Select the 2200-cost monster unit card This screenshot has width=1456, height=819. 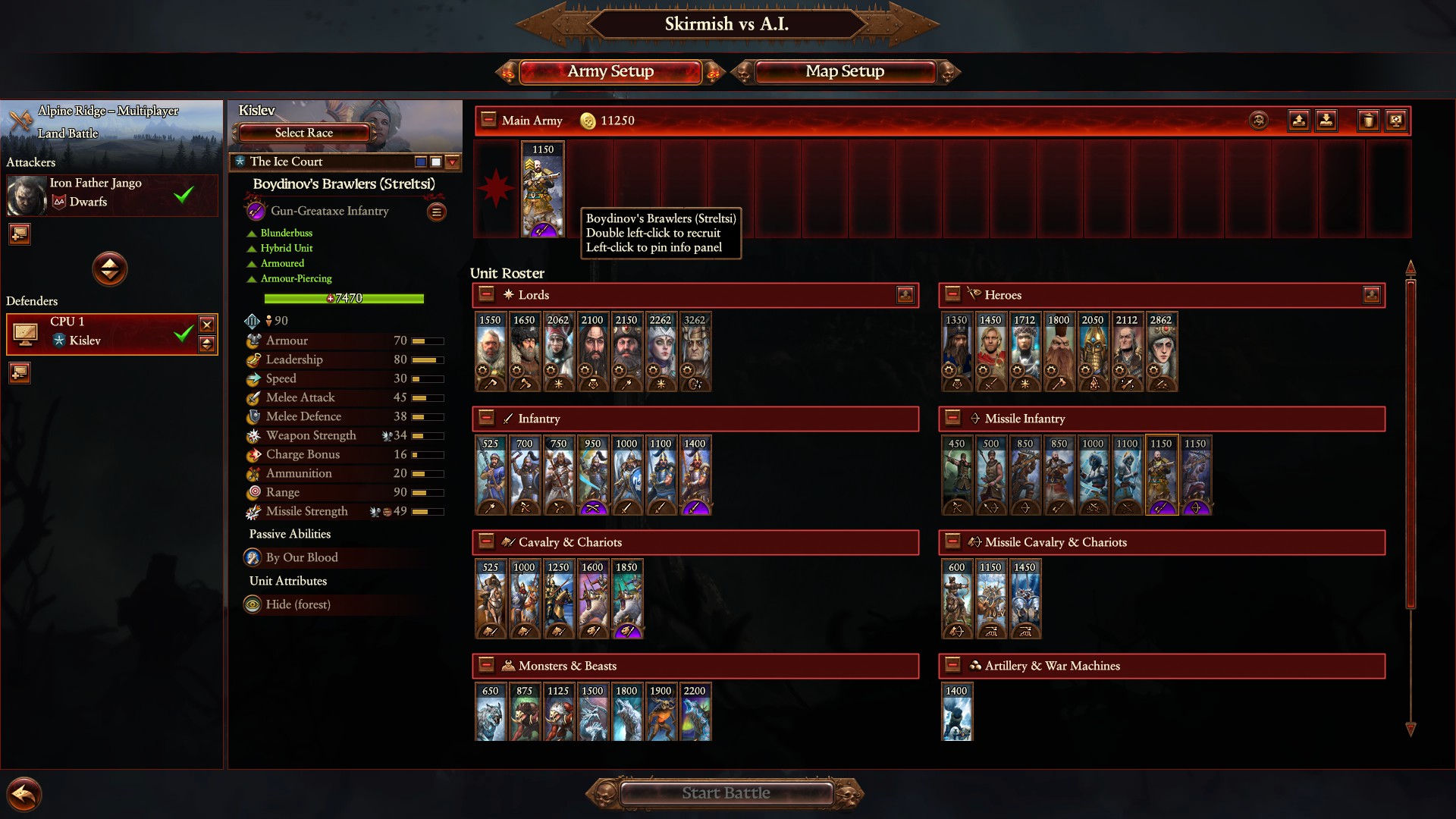(695, 713)
